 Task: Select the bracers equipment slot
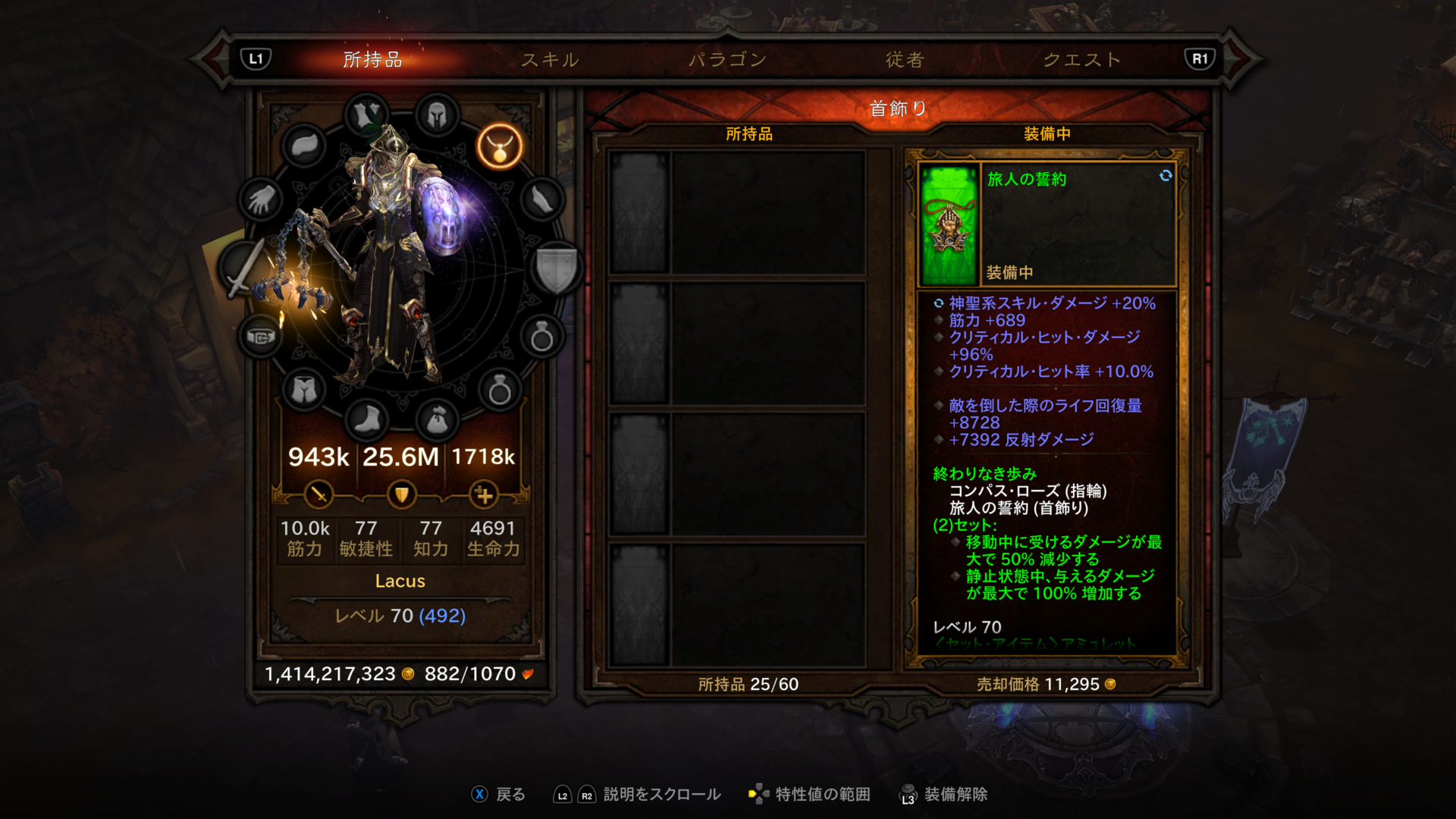point(542,201)
